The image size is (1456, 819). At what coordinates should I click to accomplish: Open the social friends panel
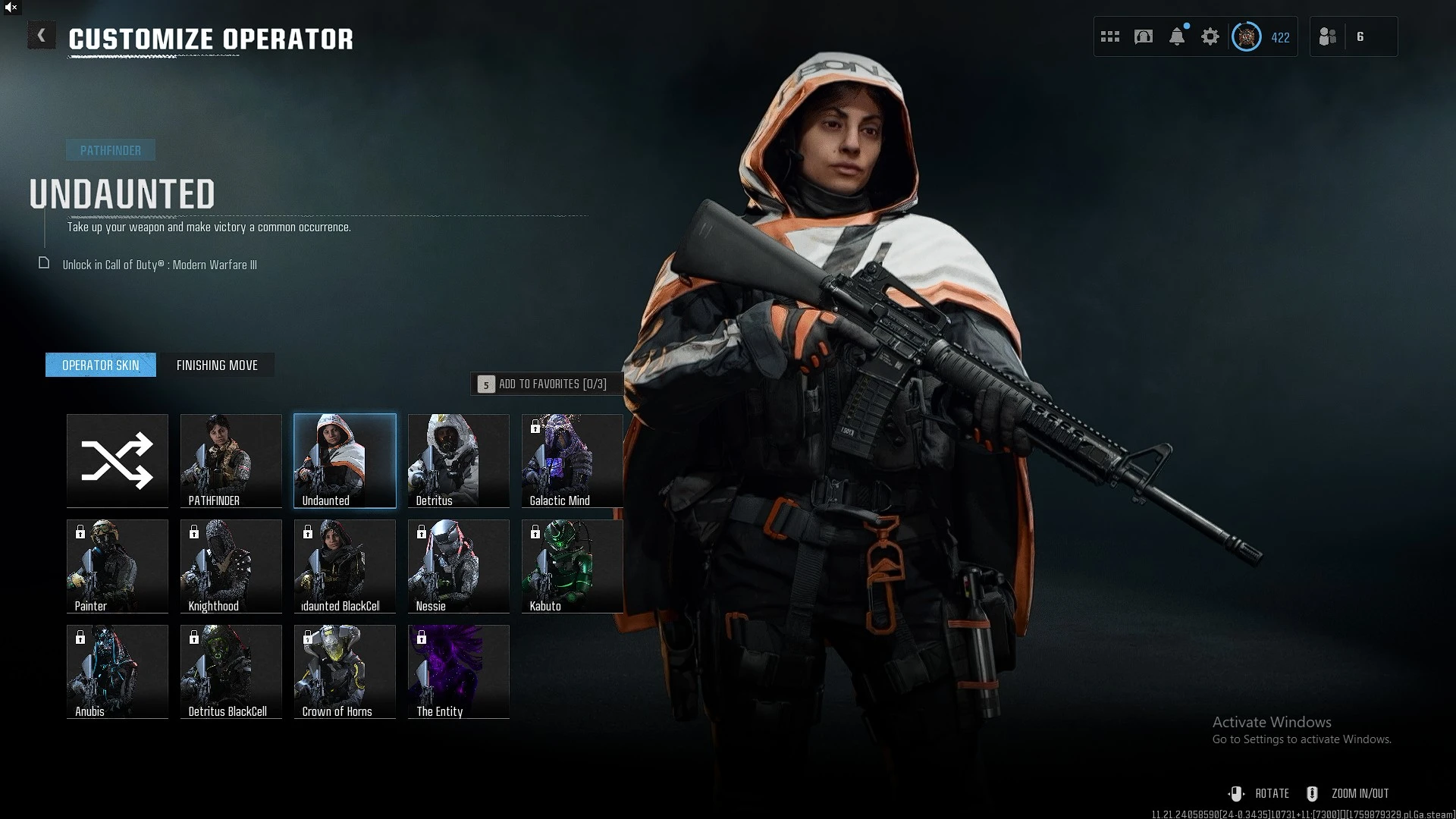[x=1328, y=36]
